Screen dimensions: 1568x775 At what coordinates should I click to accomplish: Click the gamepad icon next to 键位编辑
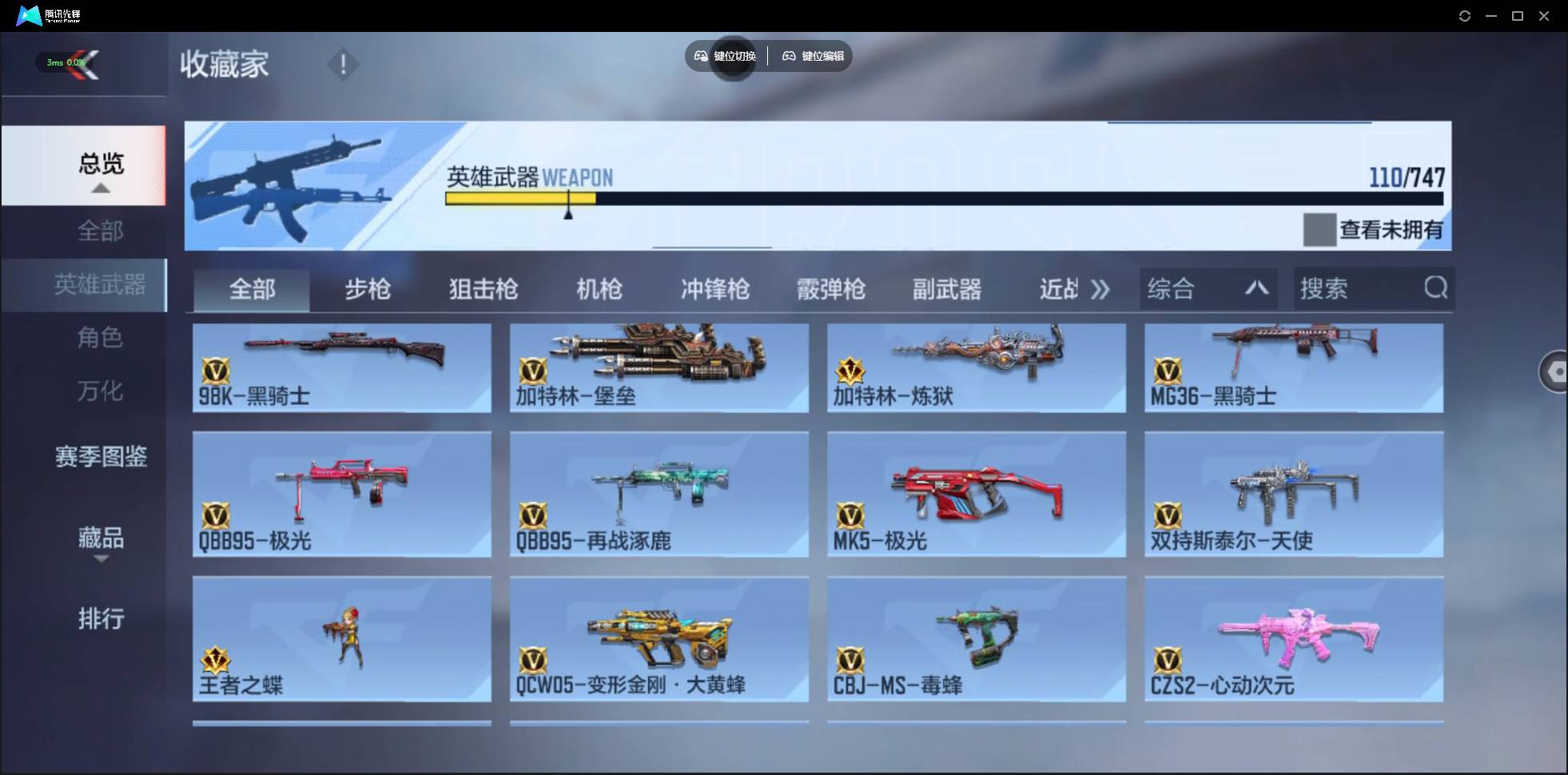click(x=788, y=56)
